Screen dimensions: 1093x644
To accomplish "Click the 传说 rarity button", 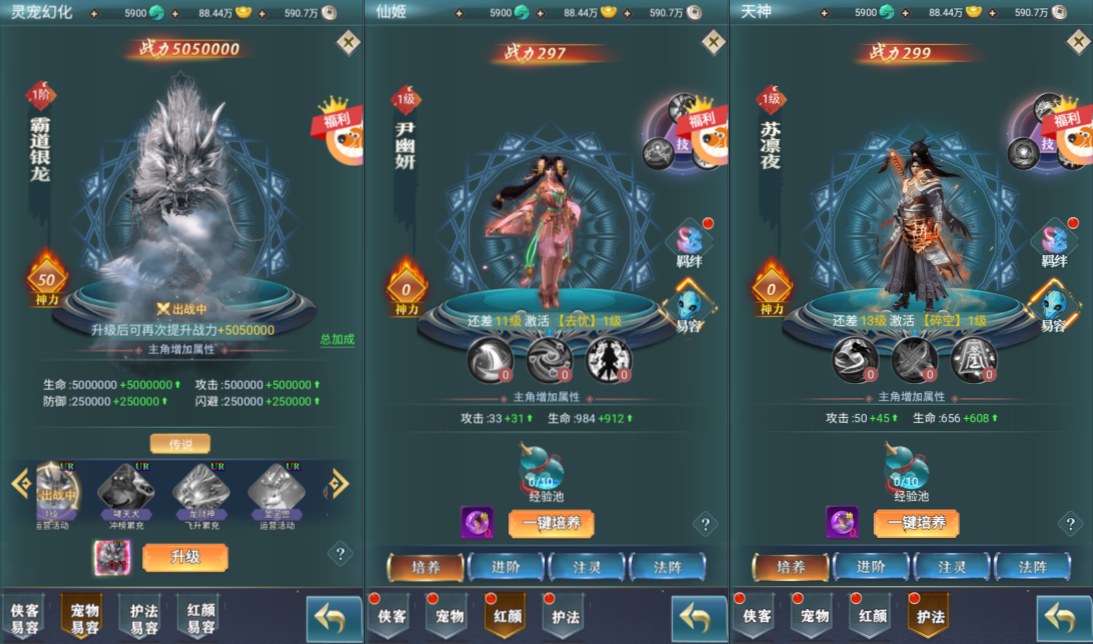I will pos(180,443).
